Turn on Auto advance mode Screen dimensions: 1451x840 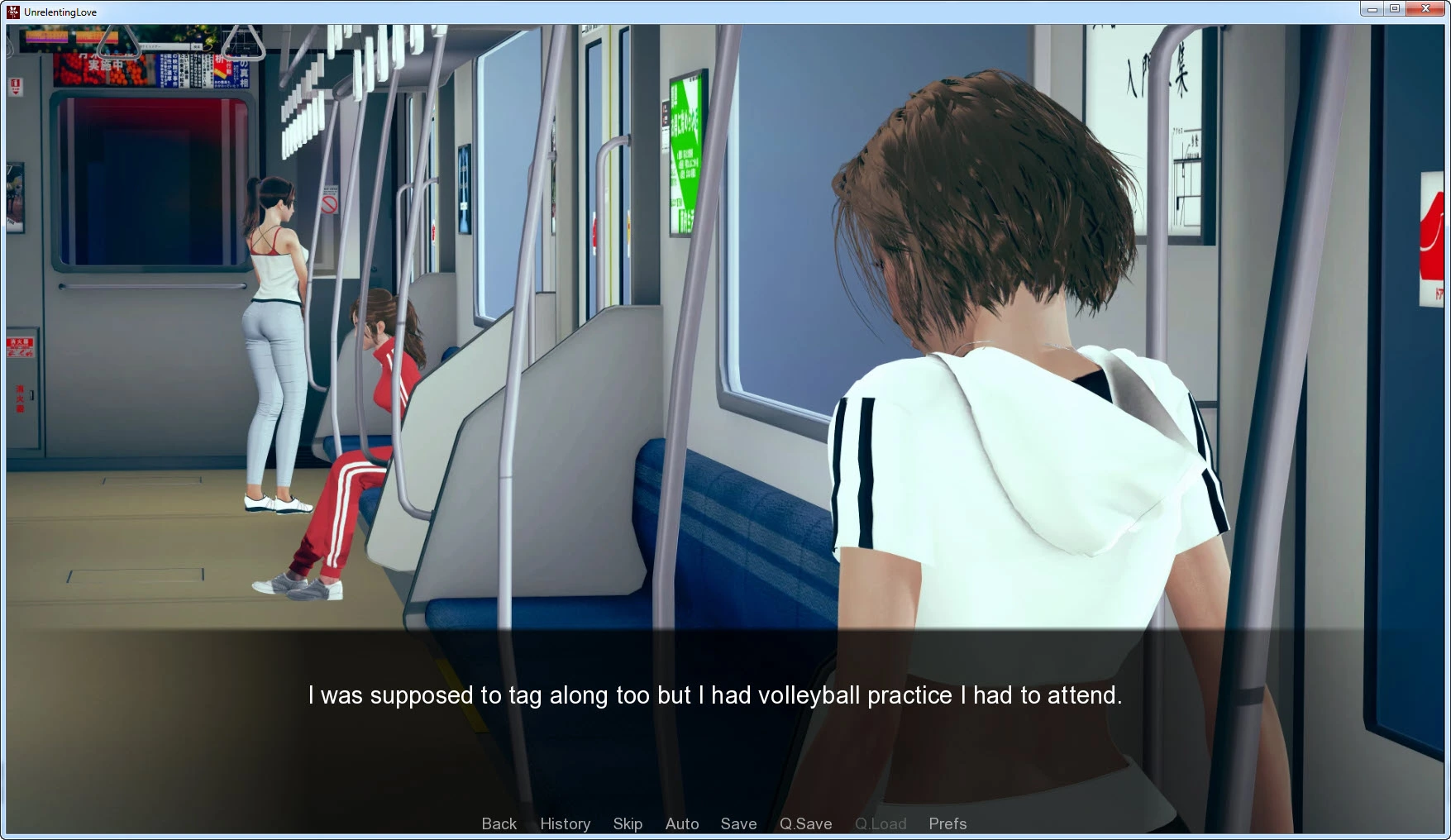682,823
